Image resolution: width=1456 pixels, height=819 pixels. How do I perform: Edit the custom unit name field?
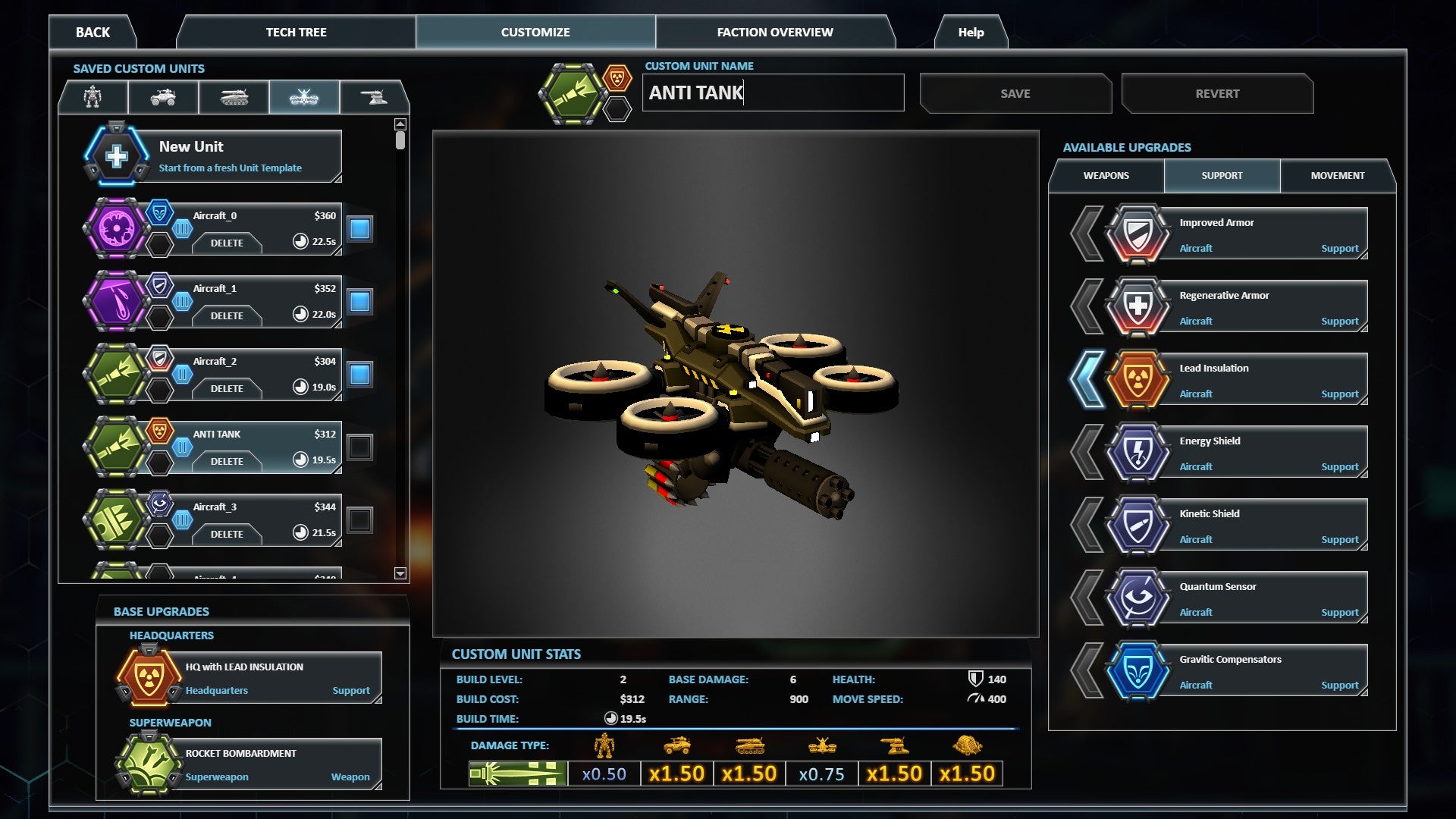tap(772, 93)
